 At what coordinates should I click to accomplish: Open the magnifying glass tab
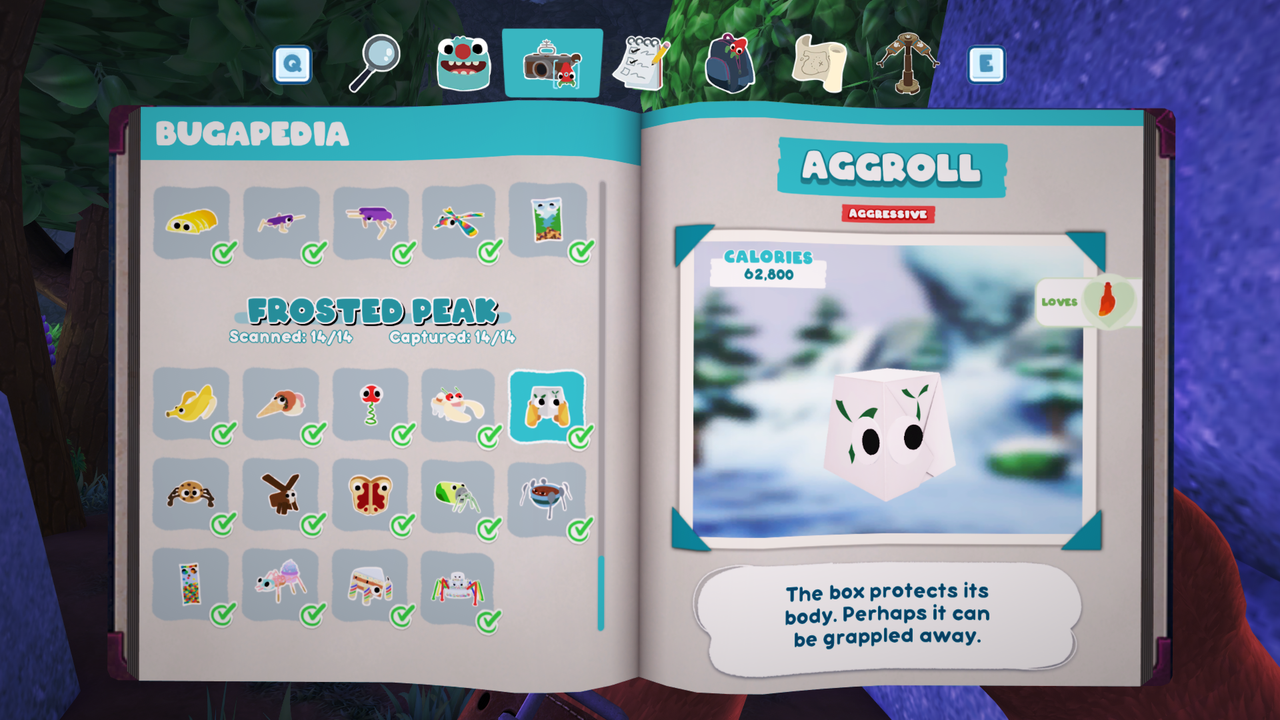374,63
